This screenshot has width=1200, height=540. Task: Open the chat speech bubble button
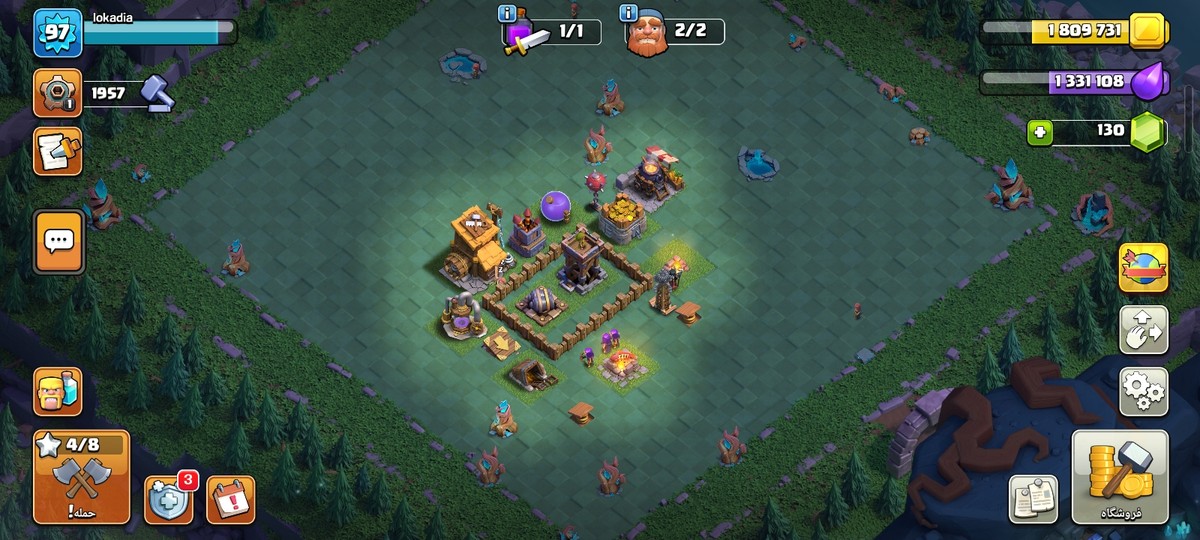coord(57,240)
